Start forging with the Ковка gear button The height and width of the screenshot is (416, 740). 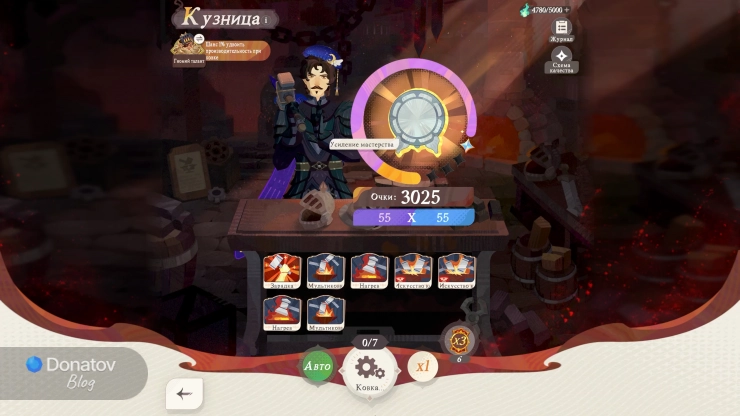370,370
